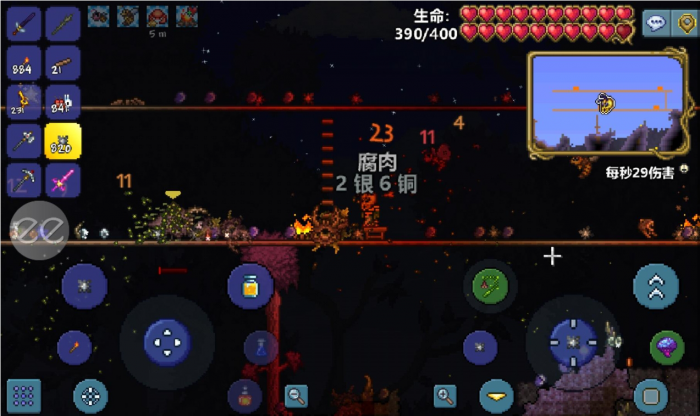
Task: Equip the pink sword hotbar slot
Action: [x=63, y=180]
